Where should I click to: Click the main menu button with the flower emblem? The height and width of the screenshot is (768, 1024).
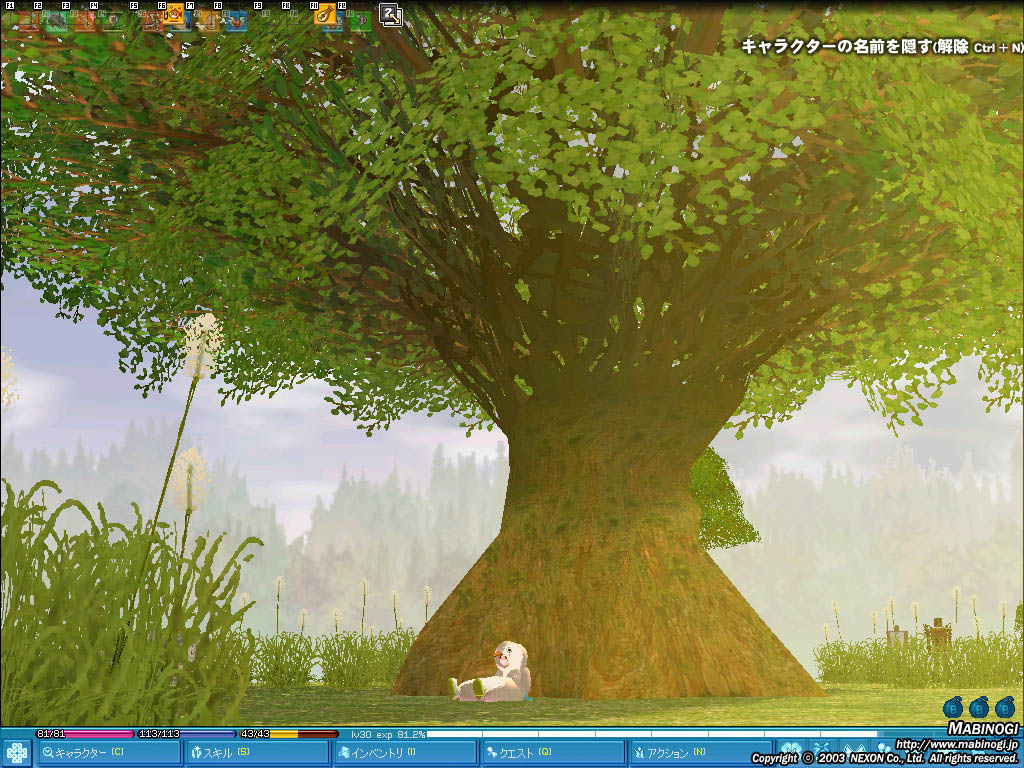17,752
